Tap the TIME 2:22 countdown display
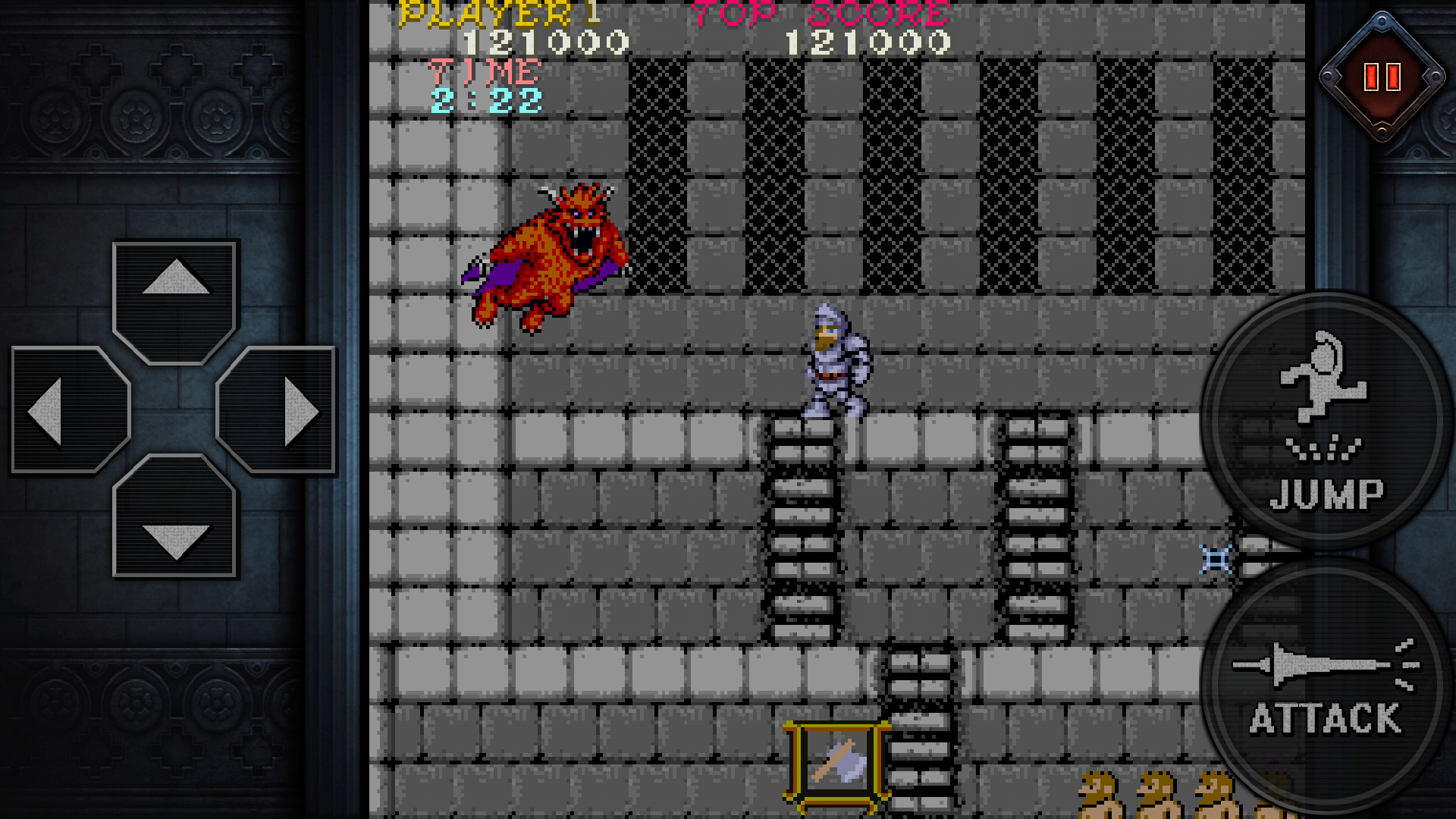Image resolution: width=1456 pixels, height=819 pixels. pyautogui.click(x=485, y=87)
